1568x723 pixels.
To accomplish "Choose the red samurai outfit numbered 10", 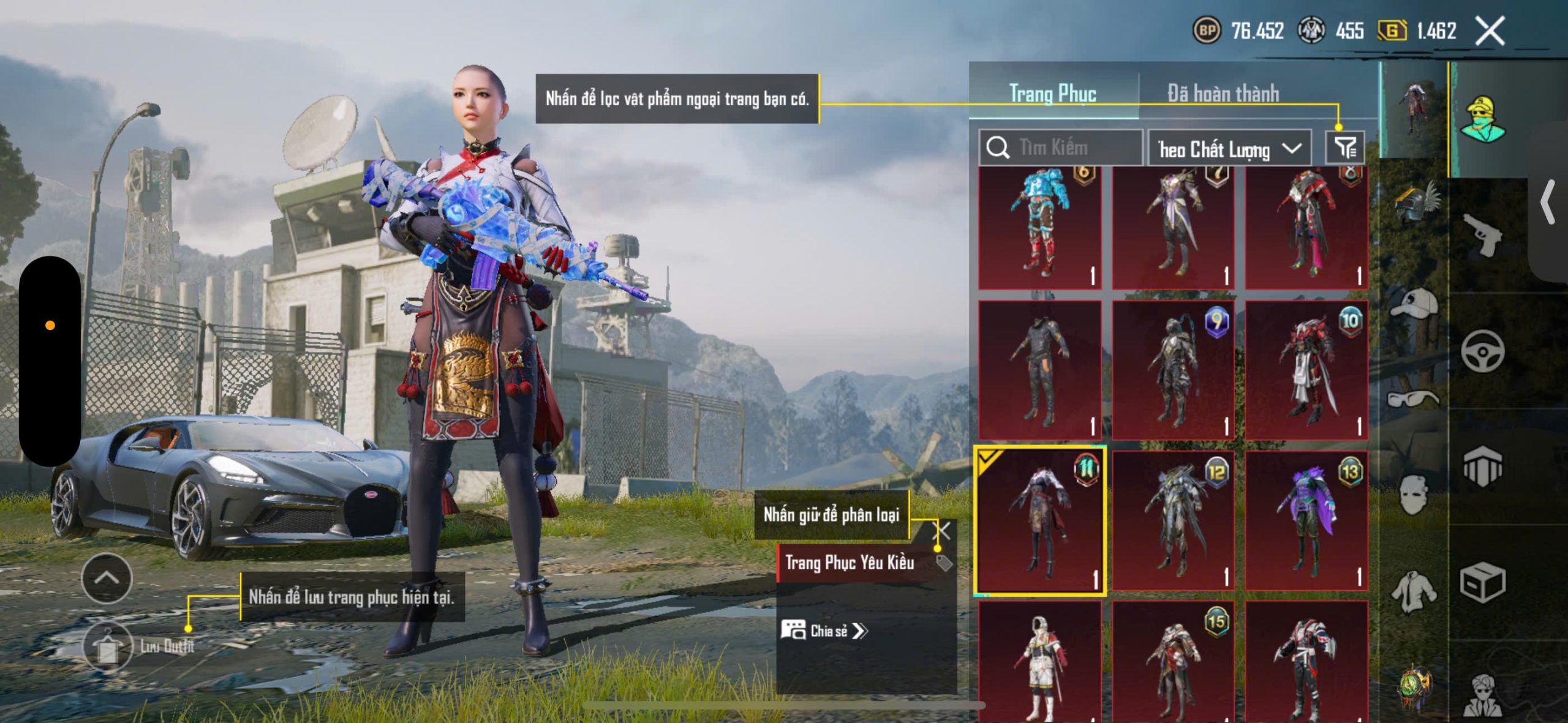I will (1307, 370).
